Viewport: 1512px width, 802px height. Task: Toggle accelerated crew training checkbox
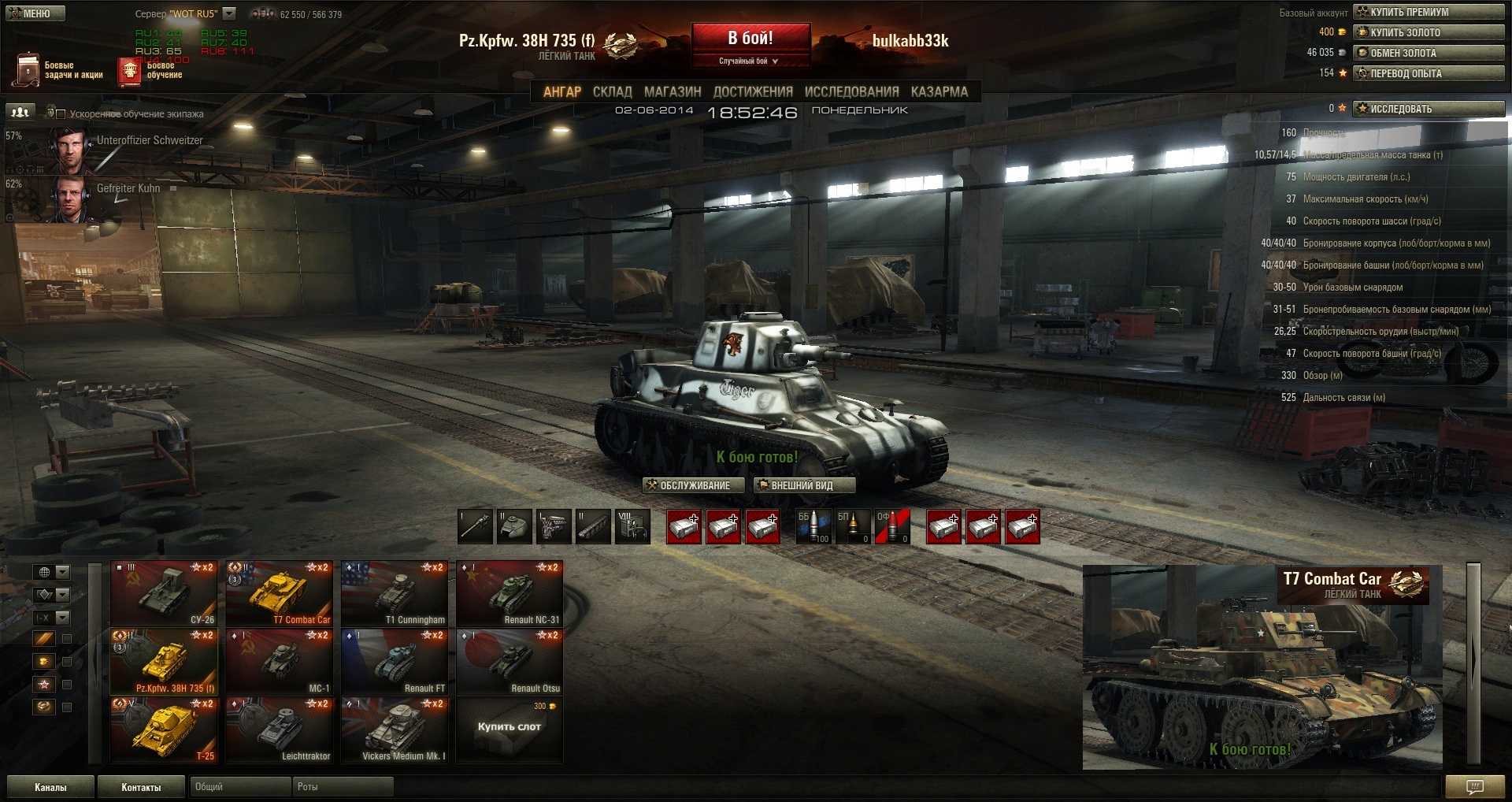(61, 114)
